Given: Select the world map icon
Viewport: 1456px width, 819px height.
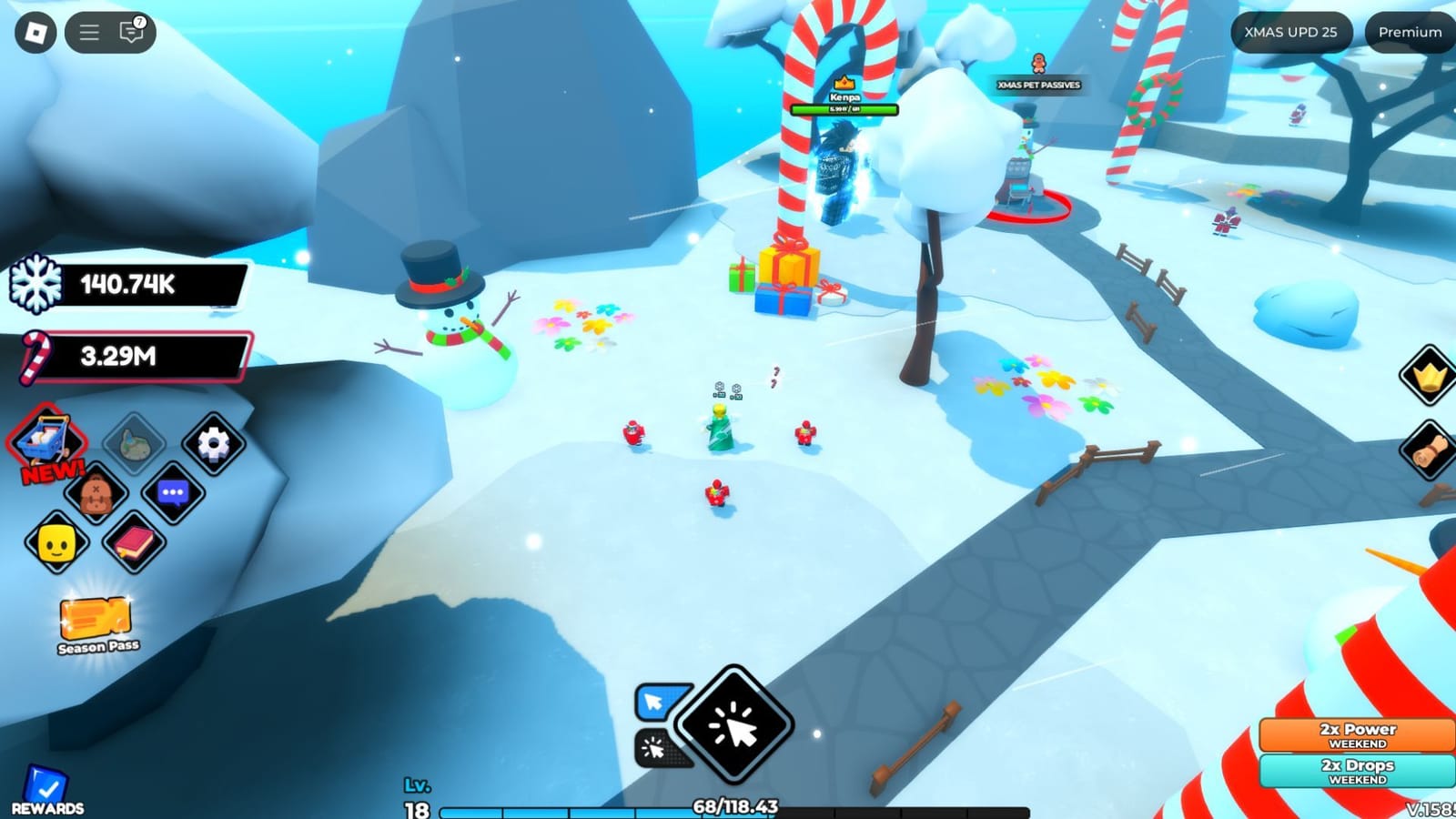Looking at the screenshot, I should [135, 443].
